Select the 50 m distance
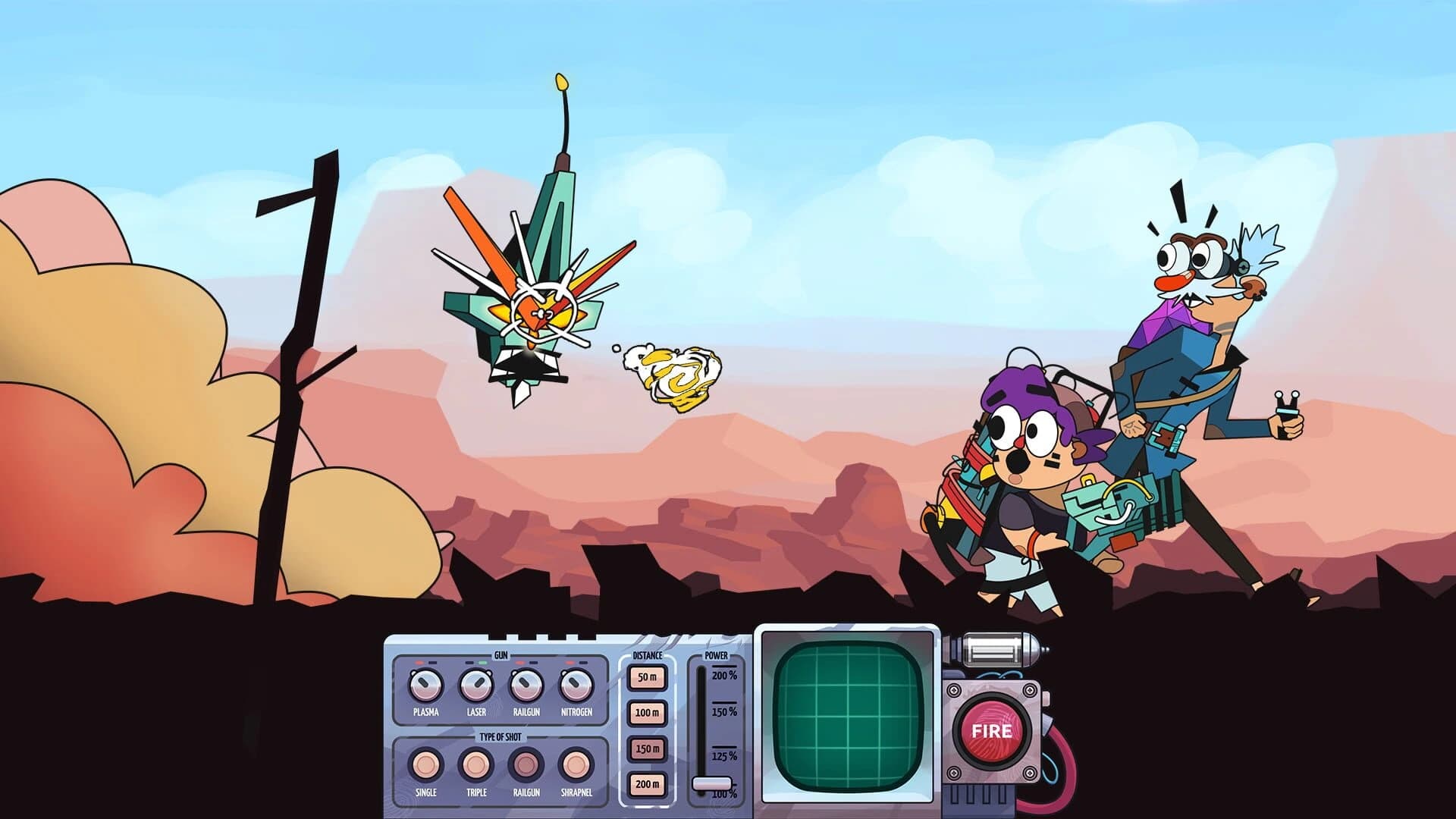 point(647,679)
